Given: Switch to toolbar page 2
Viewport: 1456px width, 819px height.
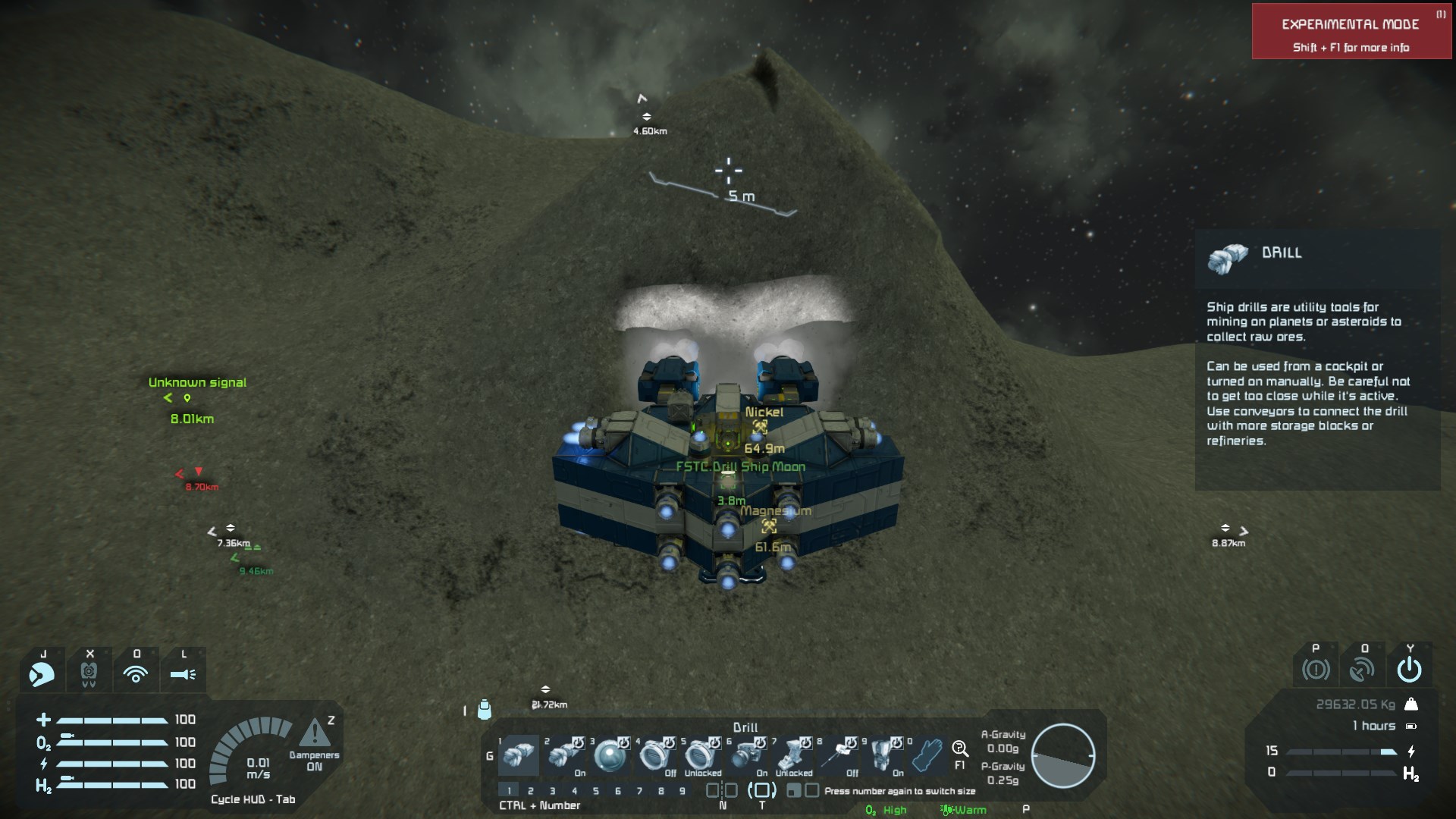Looking at the screenshot, I should 531,791.
